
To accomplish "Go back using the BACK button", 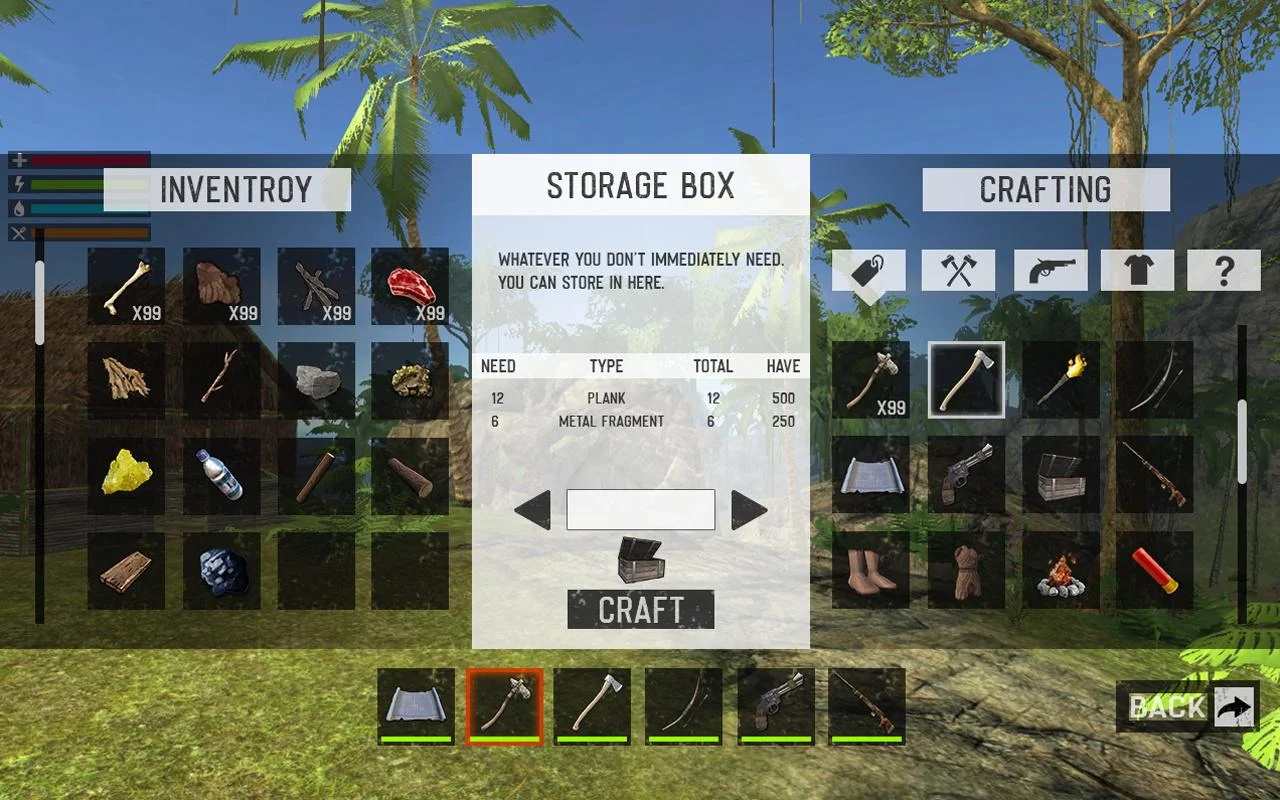I will click(x=1187, y=707).
